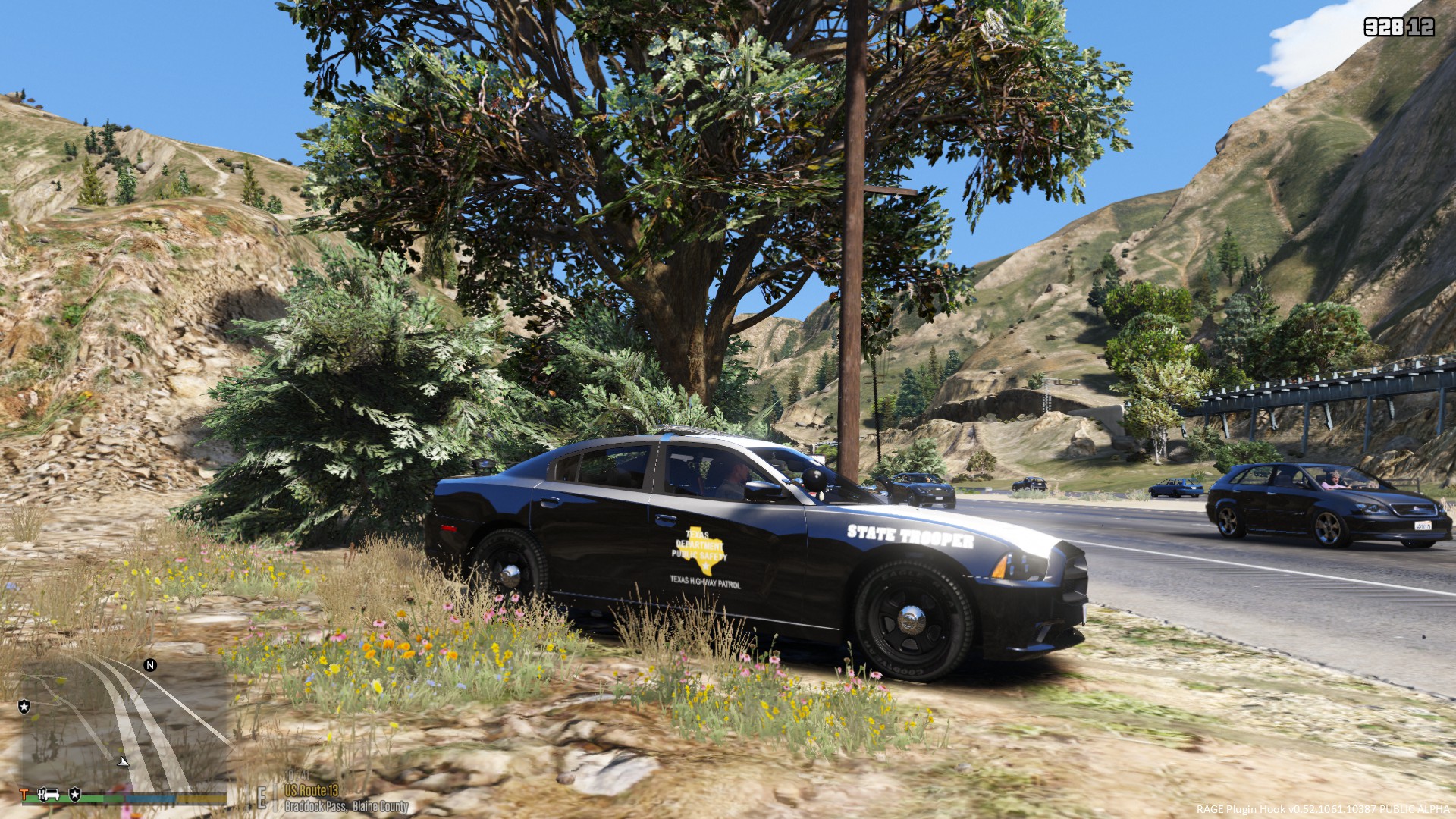1456x819 pixels.
Task: Select the orange T blip below minimap
Action: (24, 794)
